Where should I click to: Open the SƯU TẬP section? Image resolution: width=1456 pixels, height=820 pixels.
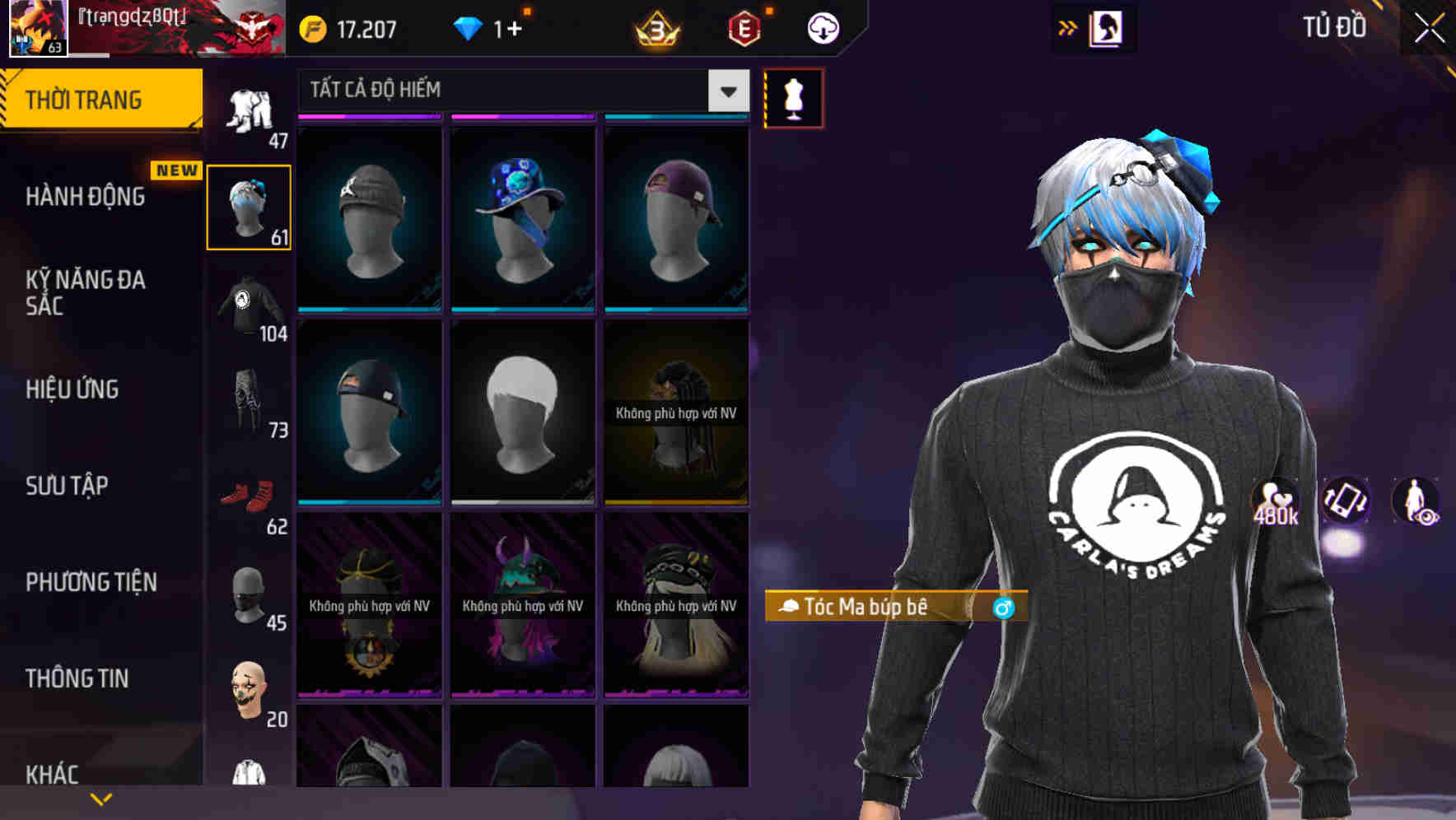66,486
